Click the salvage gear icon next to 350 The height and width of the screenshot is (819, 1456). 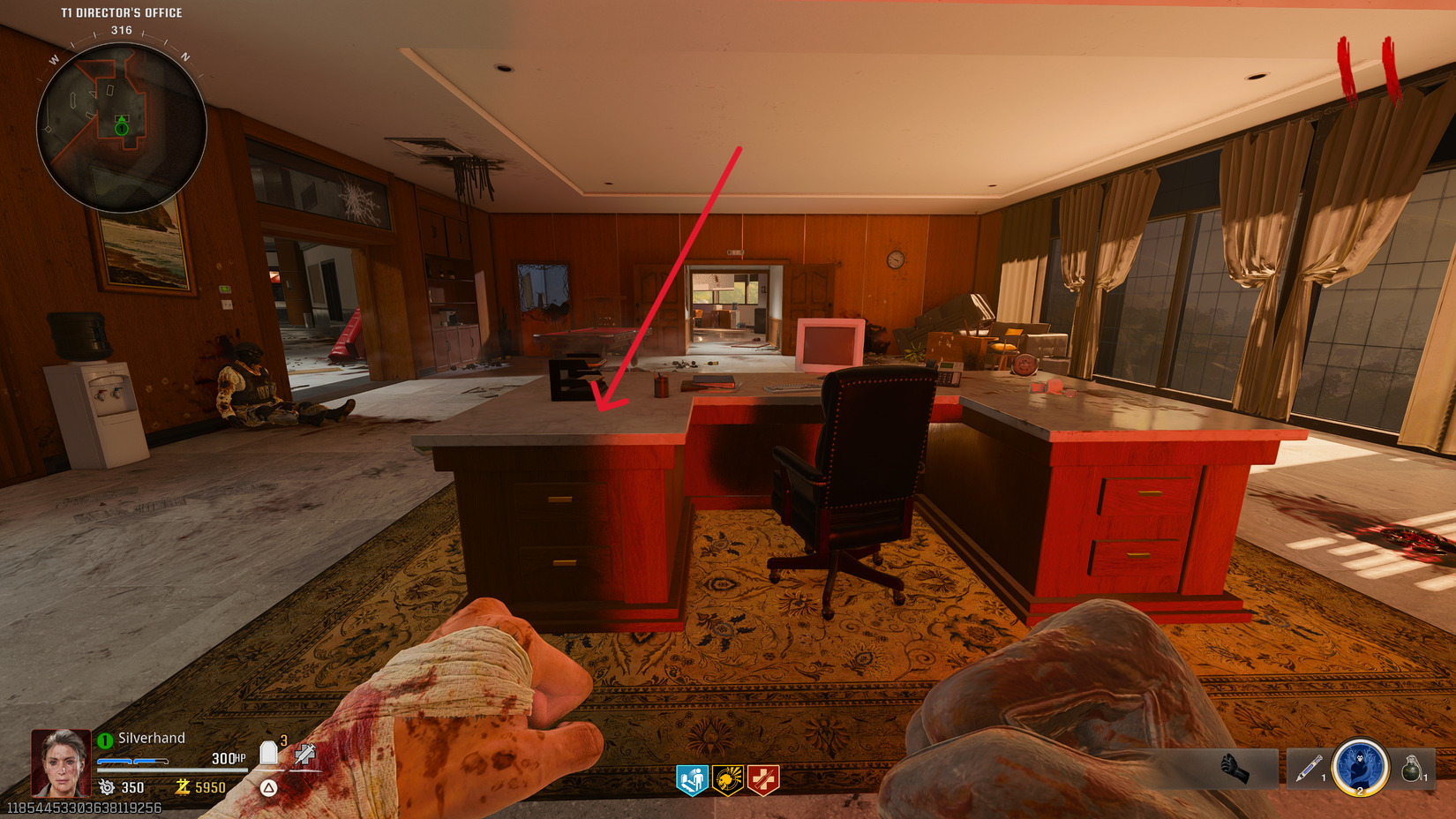pos(106,788)
